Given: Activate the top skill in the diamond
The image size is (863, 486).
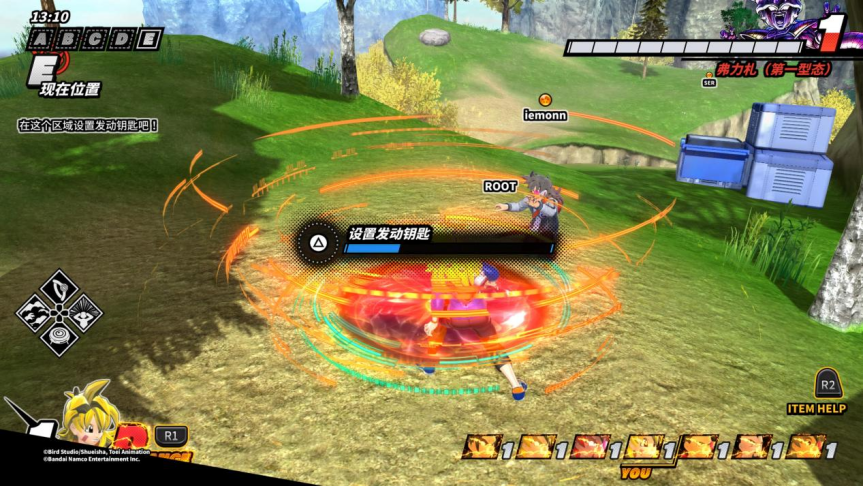Looking at the screenshot, I should tap(59, 288).
